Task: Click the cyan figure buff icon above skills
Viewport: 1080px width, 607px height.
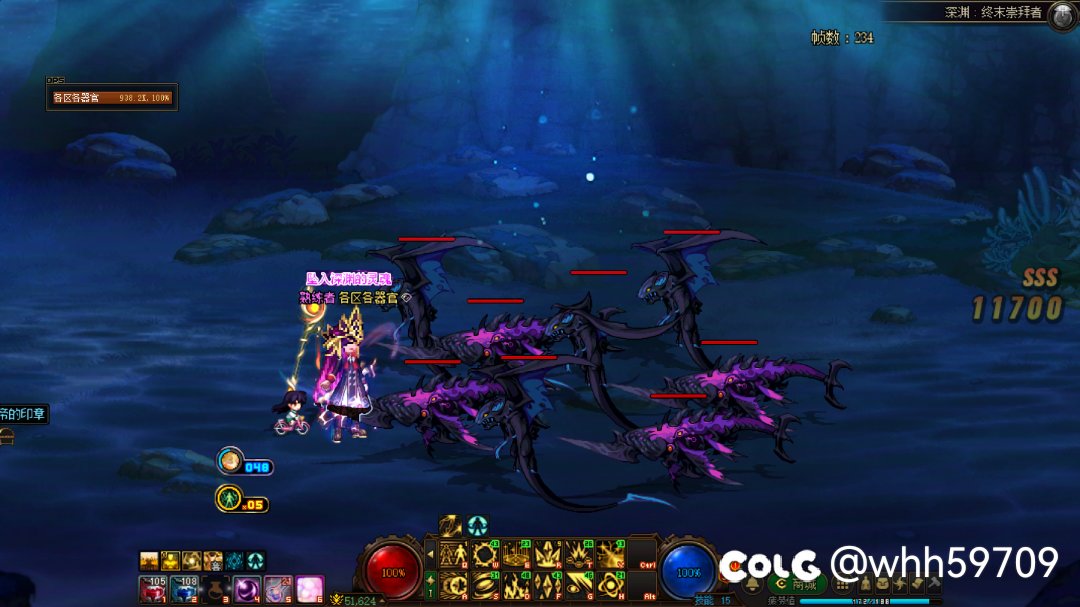Action: [x=477, y=525]
